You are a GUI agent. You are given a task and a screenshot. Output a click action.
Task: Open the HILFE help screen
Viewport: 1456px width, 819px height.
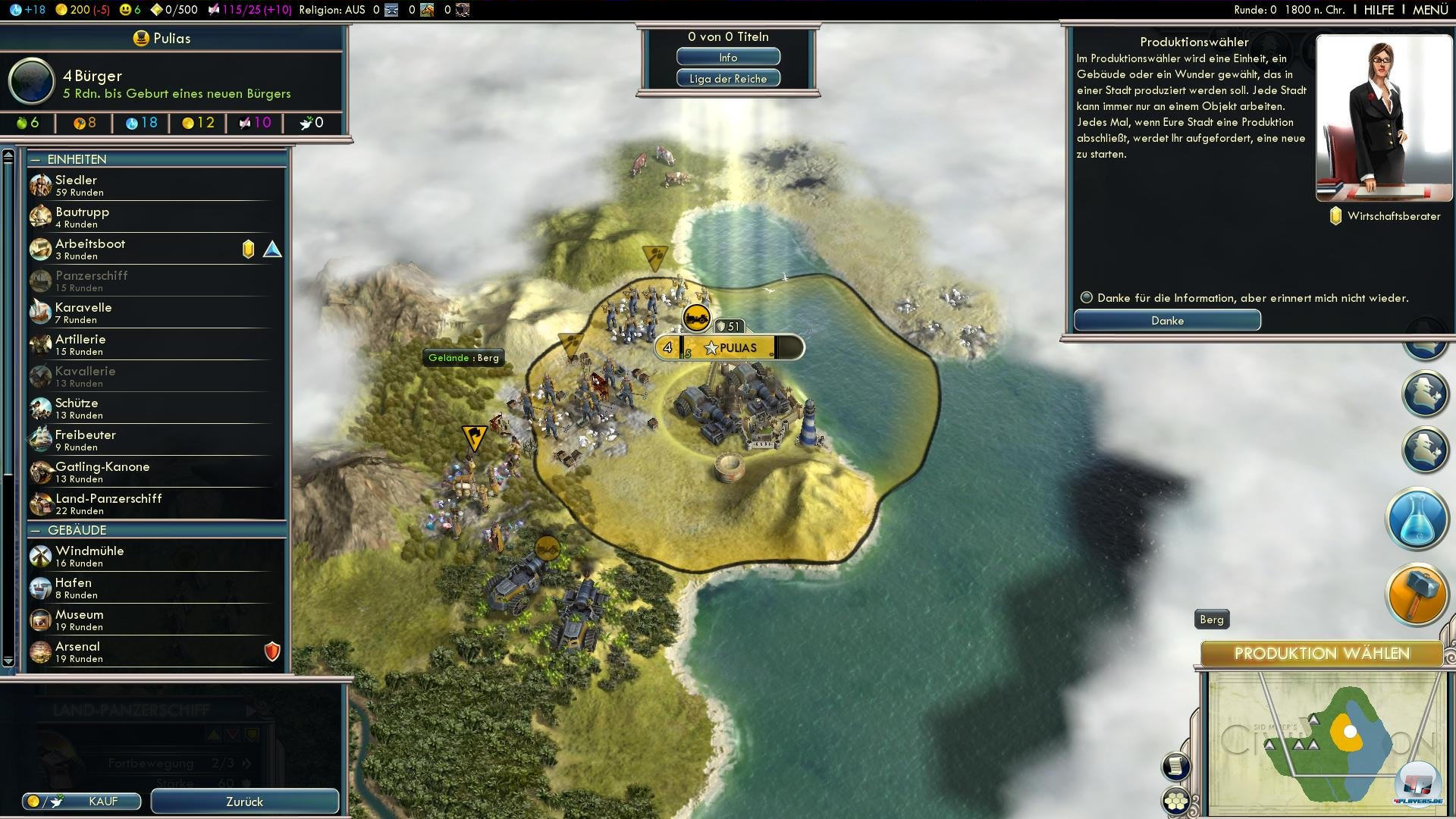1379,10
